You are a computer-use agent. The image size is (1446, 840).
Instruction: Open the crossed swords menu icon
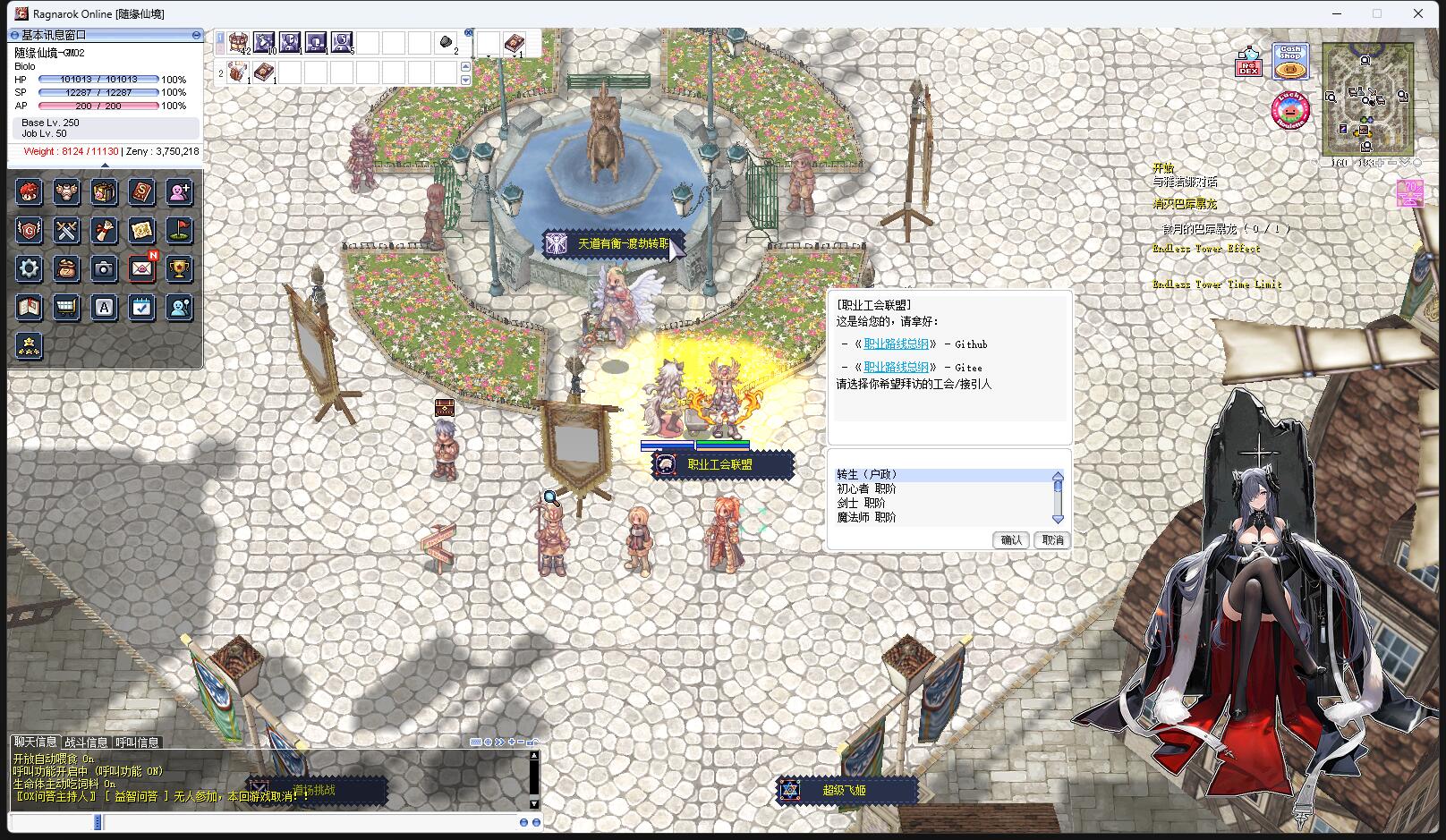(66, 231)
